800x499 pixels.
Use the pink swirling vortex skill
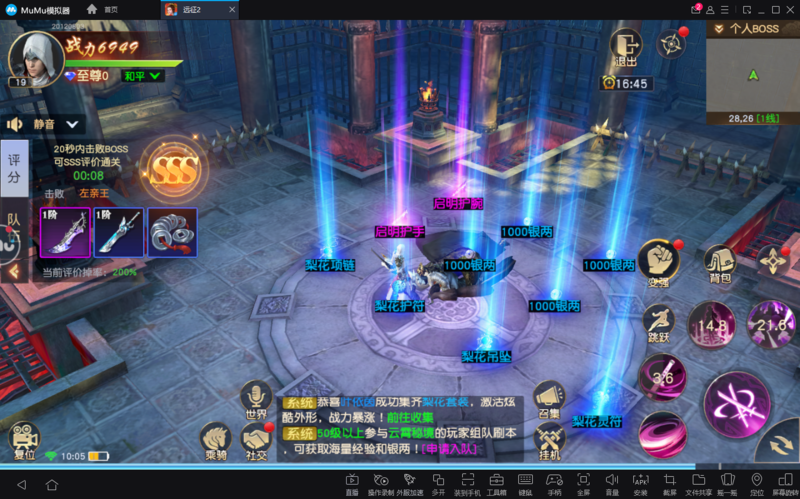point(661,434)
